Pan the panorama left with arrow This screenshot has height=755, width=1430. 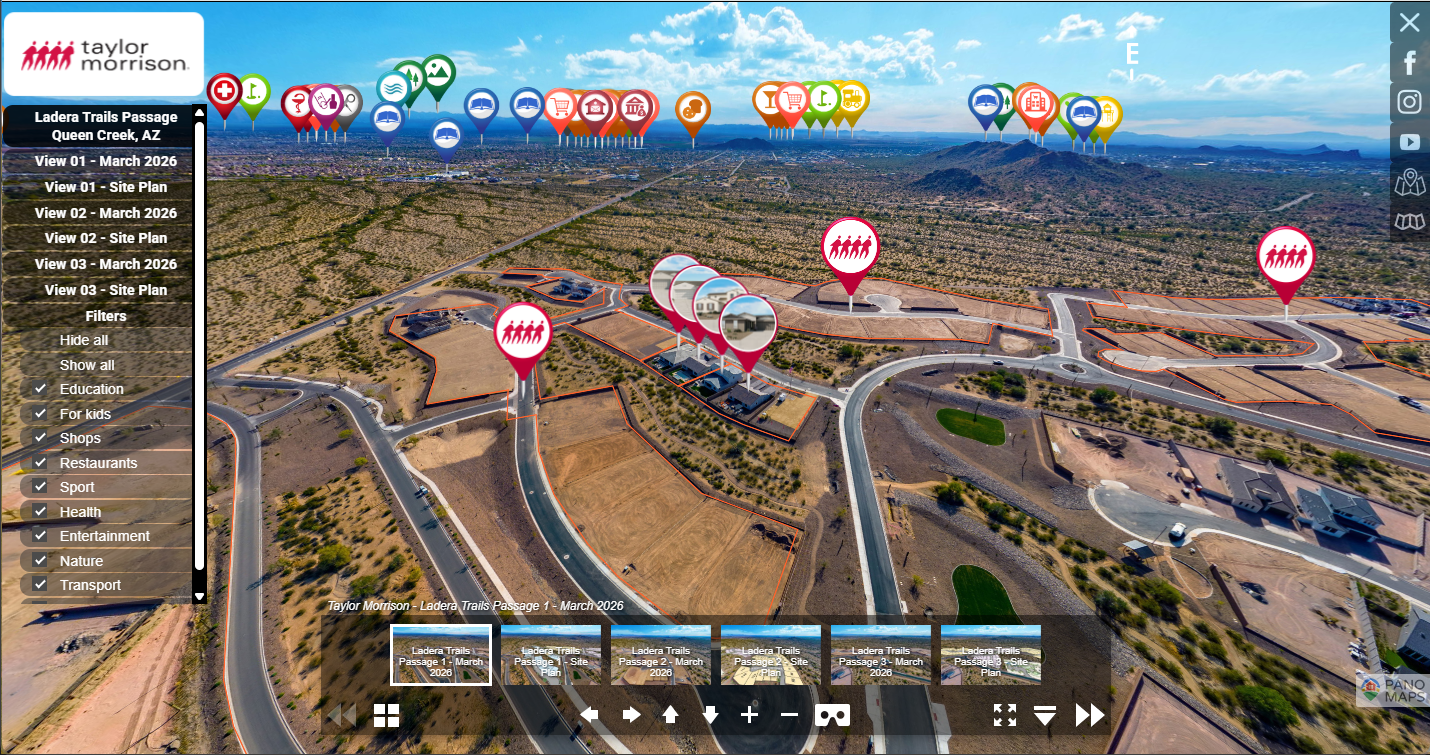pyautogui.click(x=590, y=715)
